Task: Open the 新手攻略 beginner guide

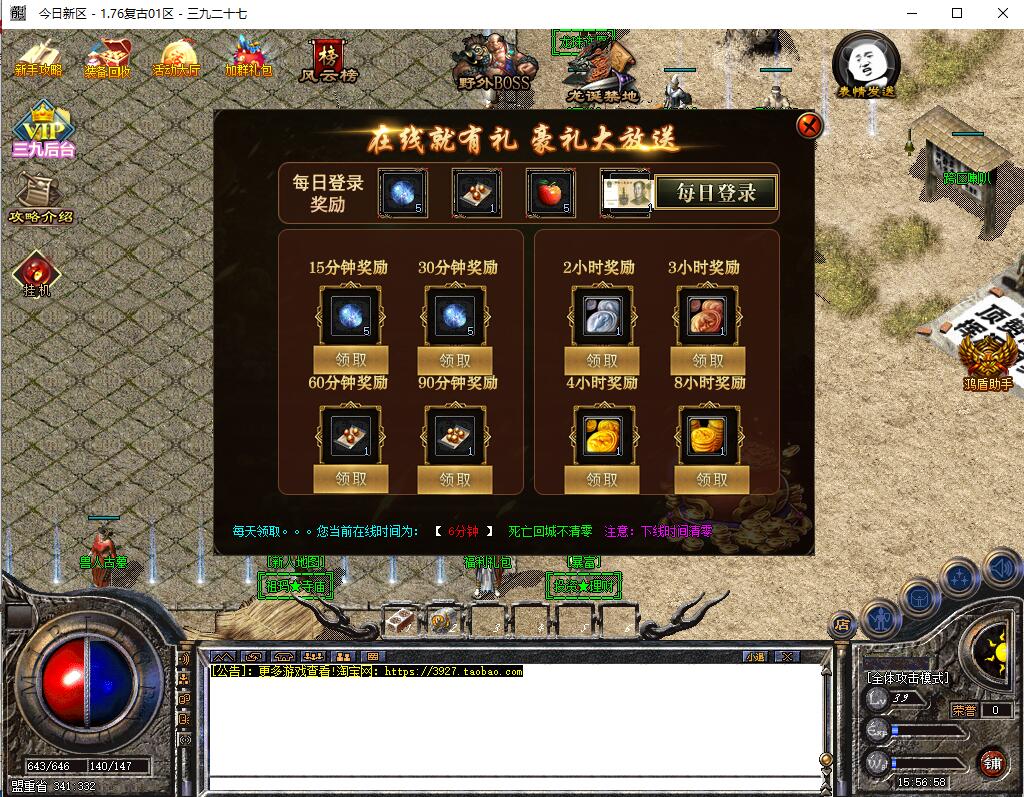Action: 38,58
